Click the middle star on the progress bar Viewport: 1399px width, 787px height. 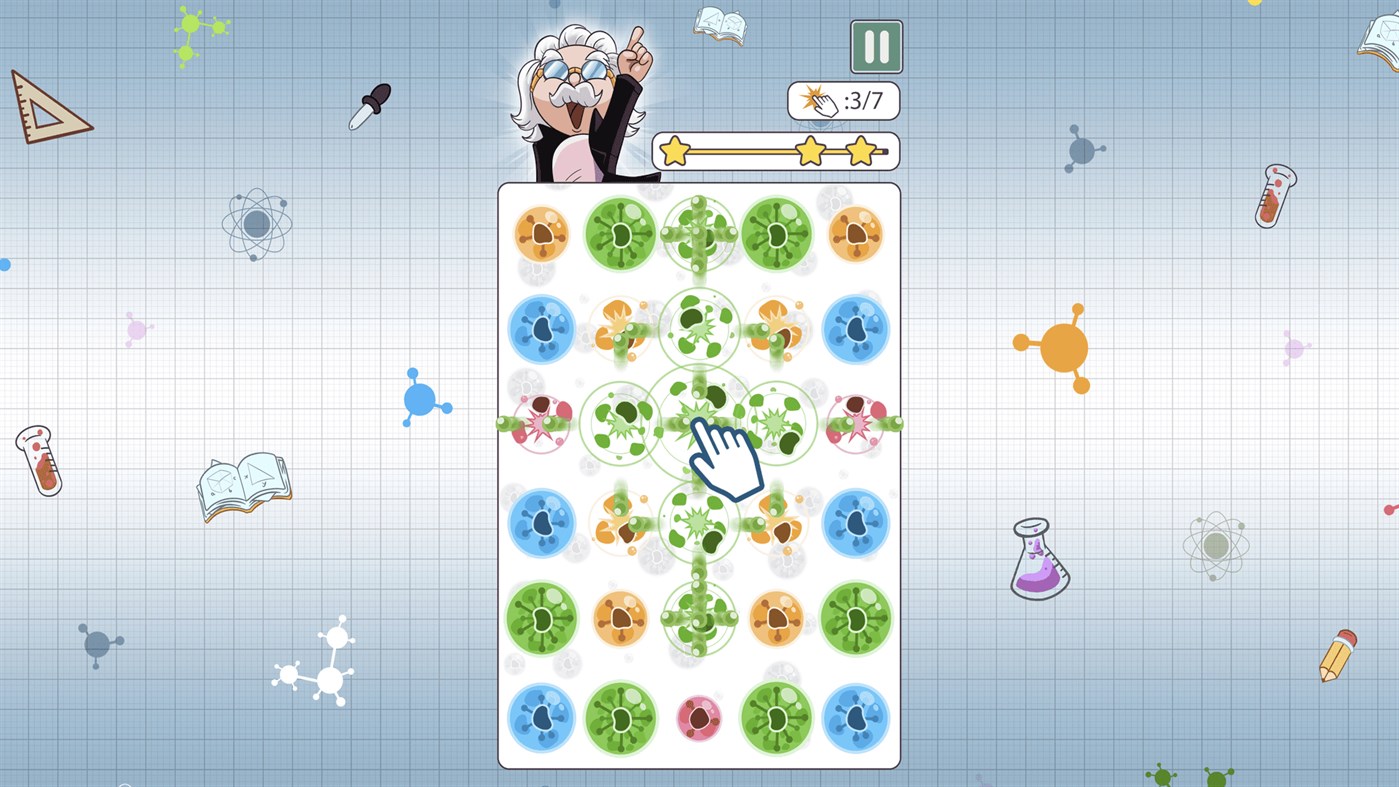pyautogui.click(x=812, y=151)
